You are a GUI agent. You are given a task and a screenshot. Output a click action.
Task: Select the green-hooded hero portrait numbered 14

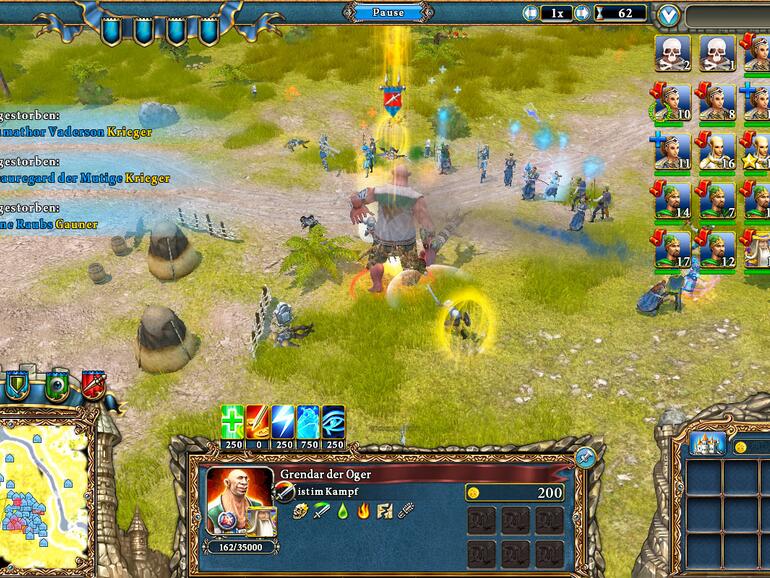(672, 199)
